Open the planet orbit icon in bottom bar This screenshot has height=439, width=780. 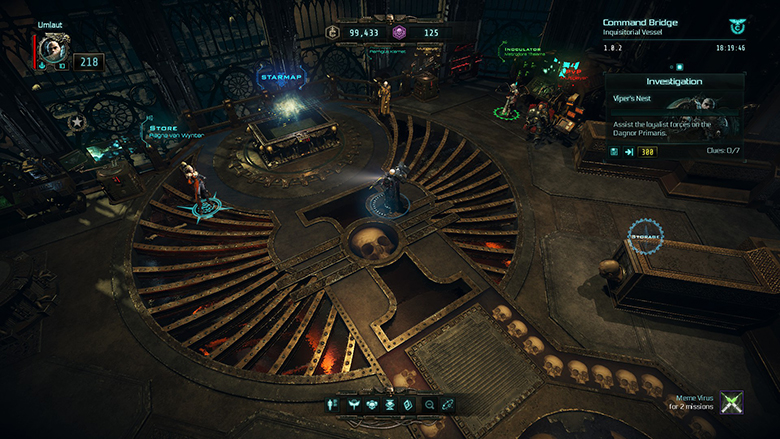click(449, 404)
